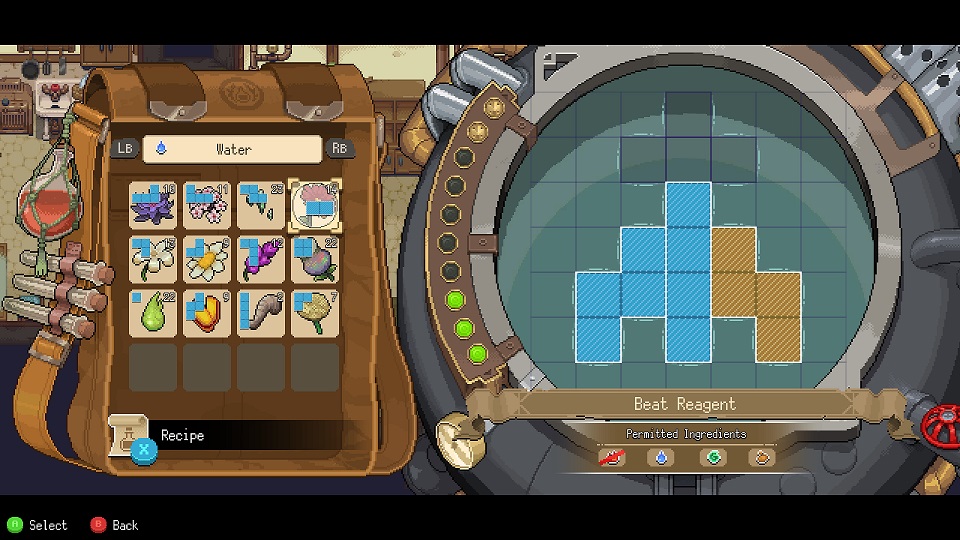
Task: Click the Beat Reagent title banner
Action: pyautogui.click(x=685, y=404)
